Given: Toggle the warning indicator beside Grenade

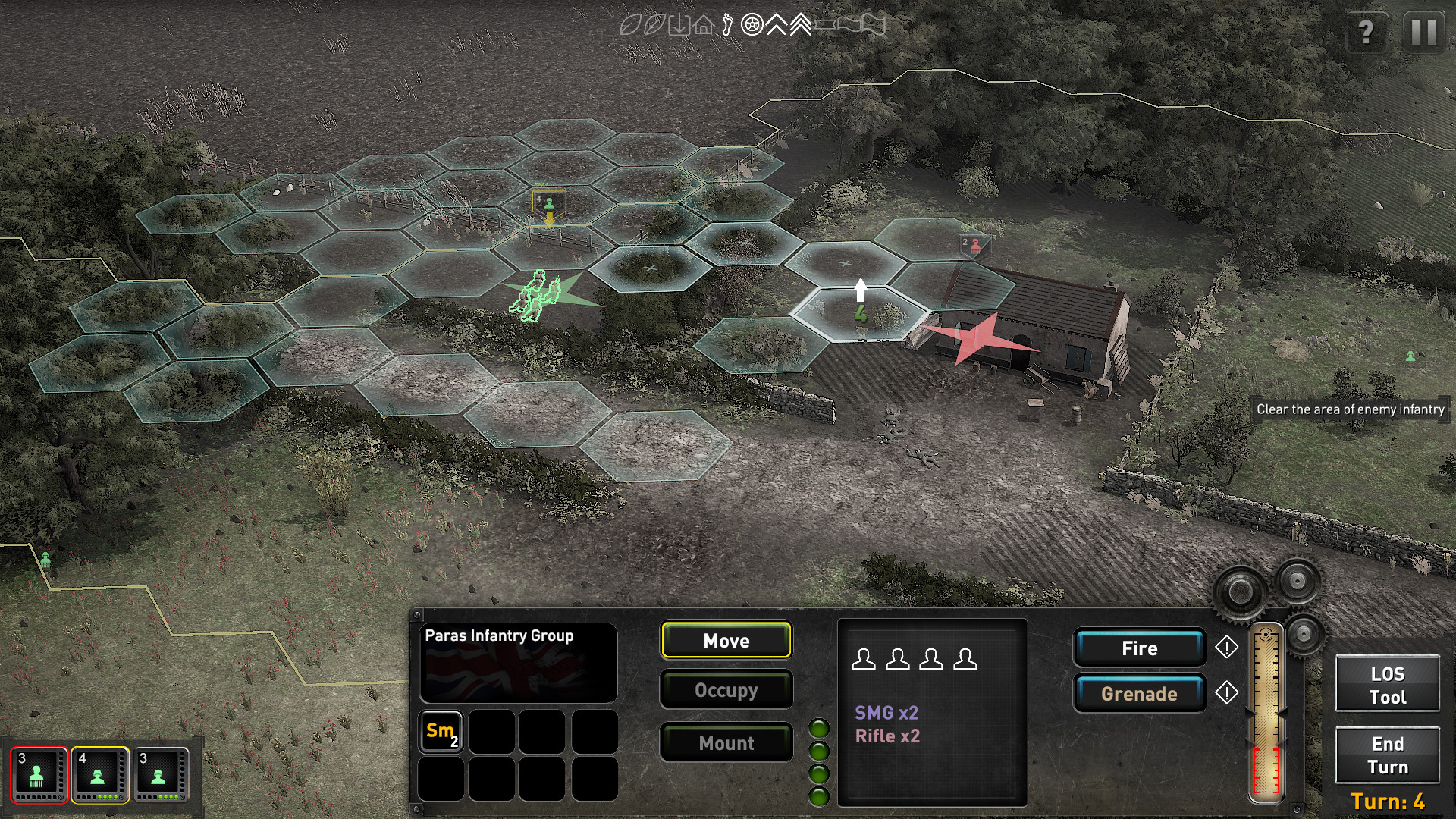Looking at the screenshot, I should tap(1226, 692).
